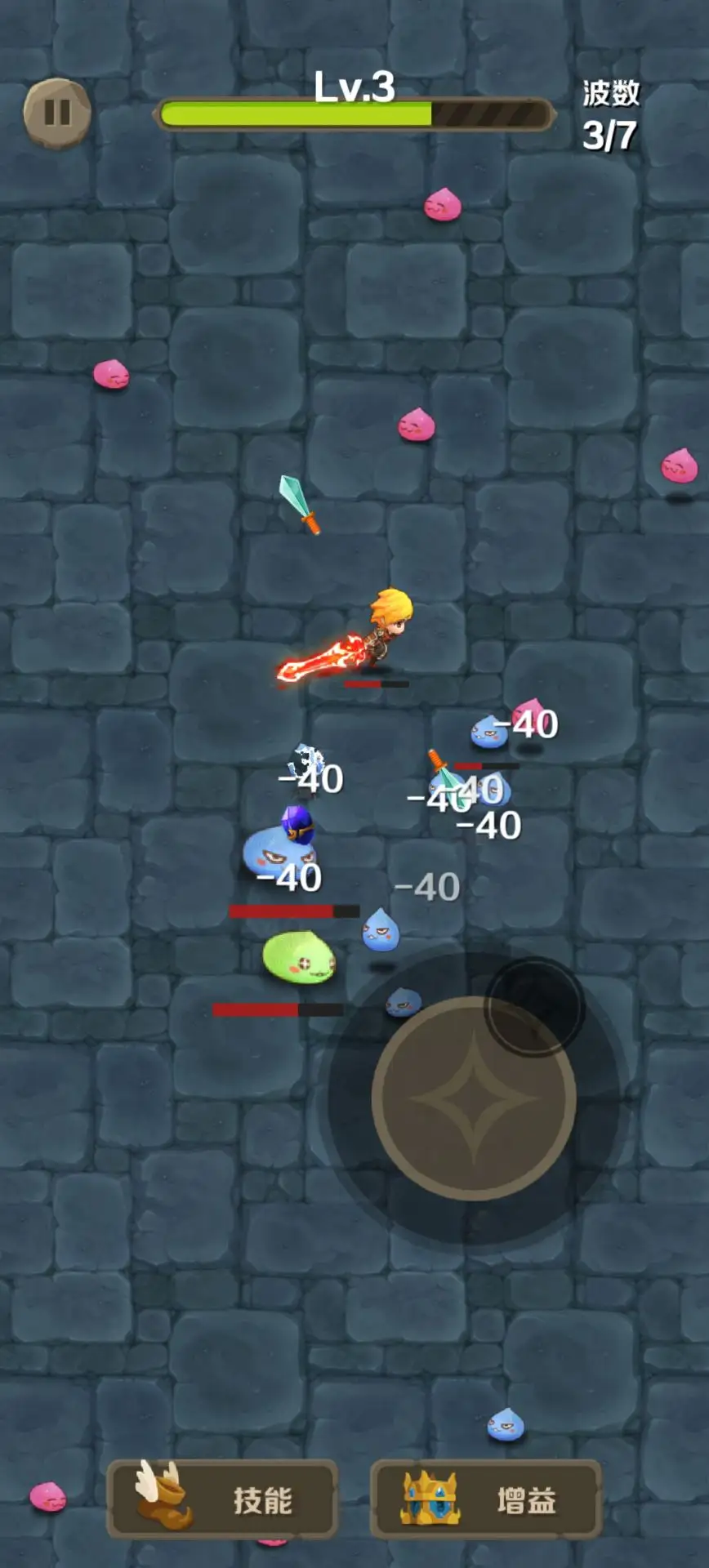Tap the virtual joystick star pad
Viewport: 709px width, 1568px height.
[474, 1098]
